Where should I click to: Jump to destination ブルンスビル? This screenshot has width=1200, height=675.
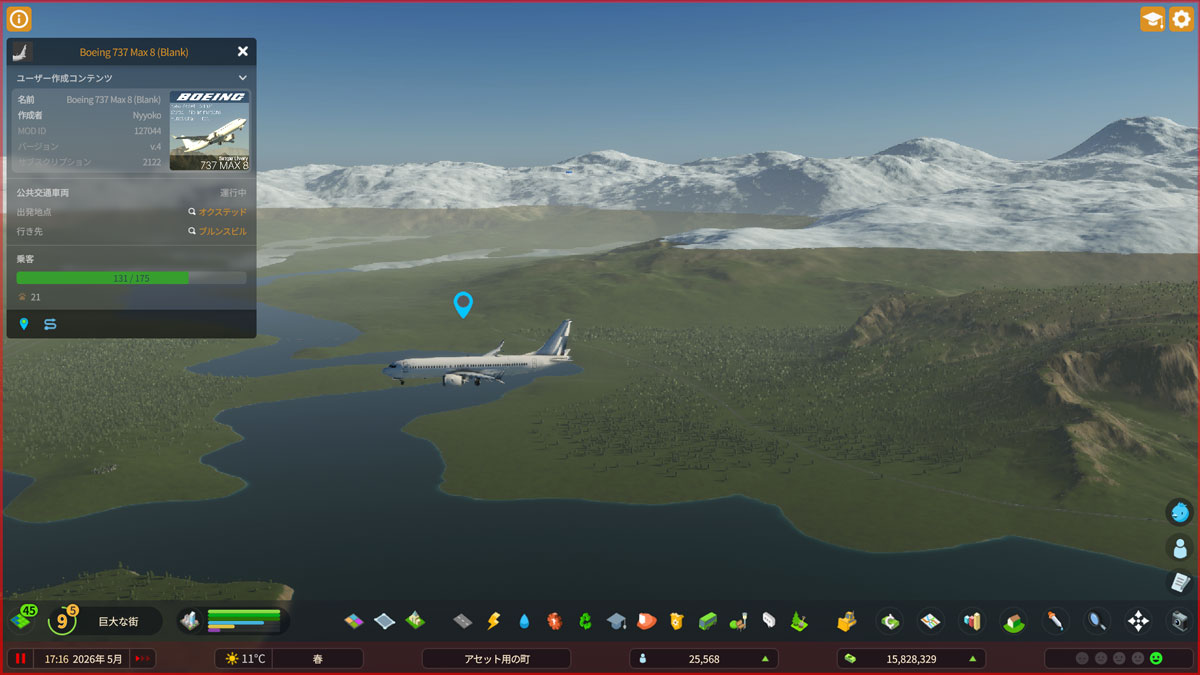217,231
